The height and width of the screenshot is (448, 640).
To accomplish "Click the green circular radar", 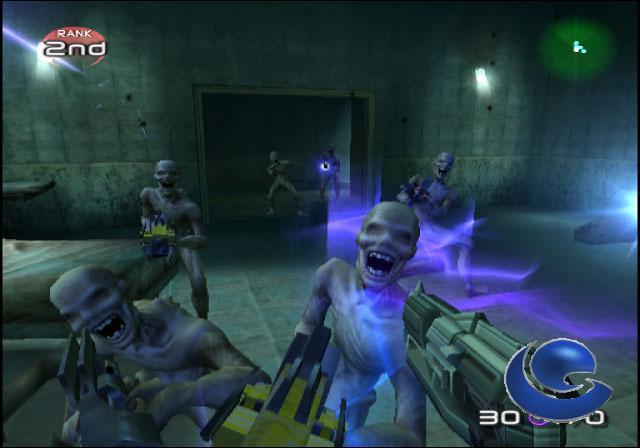I will [577, 46].
